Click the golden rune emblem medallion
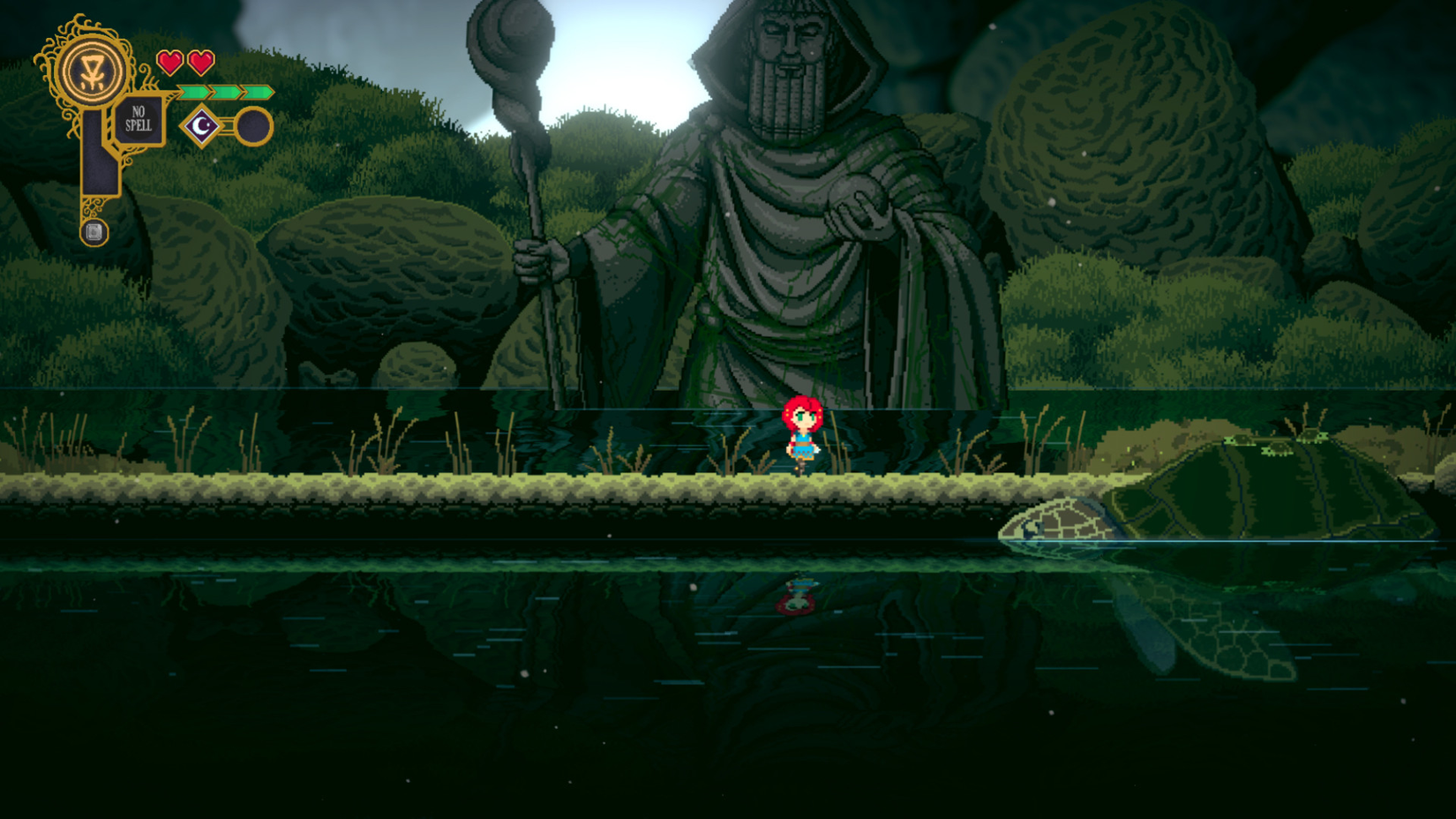The width and height of the screenshot is (1456, 819). (x=90, y=72)
